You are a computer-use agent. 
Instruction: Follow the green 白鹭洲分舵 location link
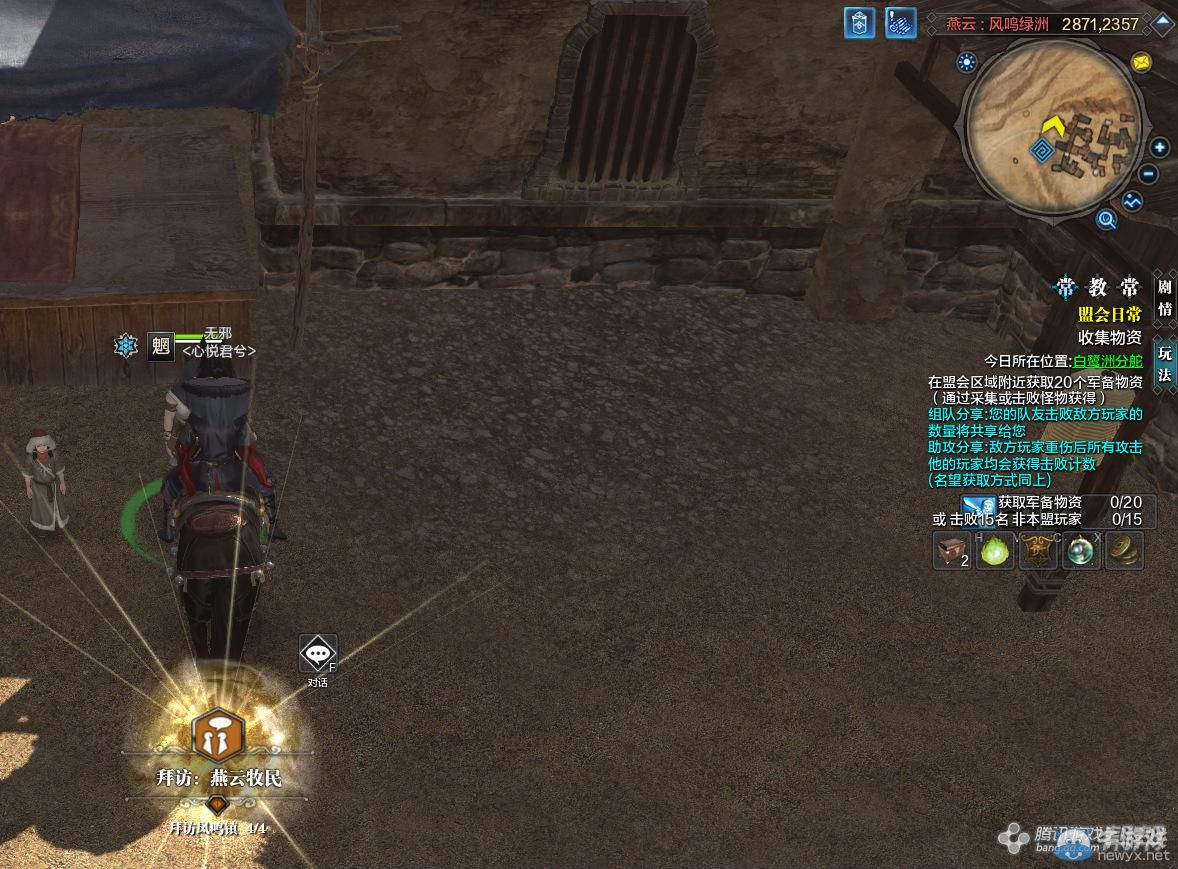tap(1107, 361)
